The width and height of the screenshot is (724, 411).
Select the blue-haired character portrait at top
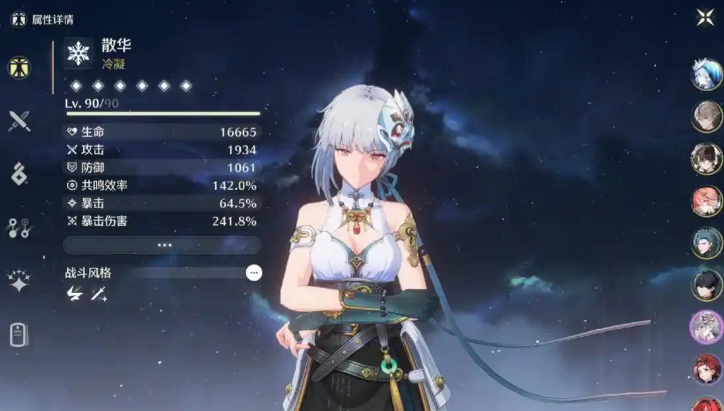pyautogui.click(x=707, y=74)
